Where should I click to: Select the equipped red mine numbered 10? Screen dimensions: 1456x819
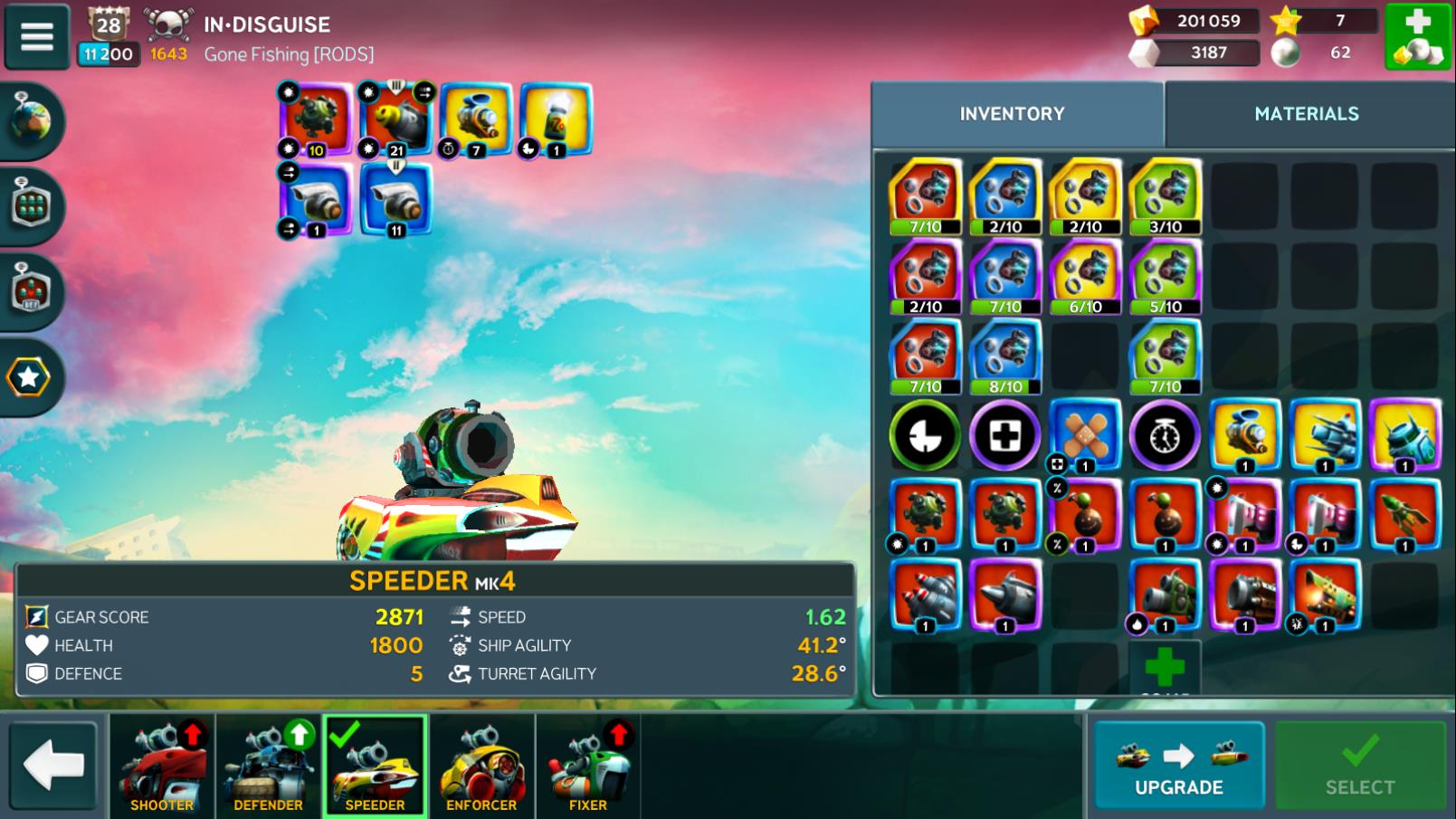pyautogui.click(x=314, y=119)
